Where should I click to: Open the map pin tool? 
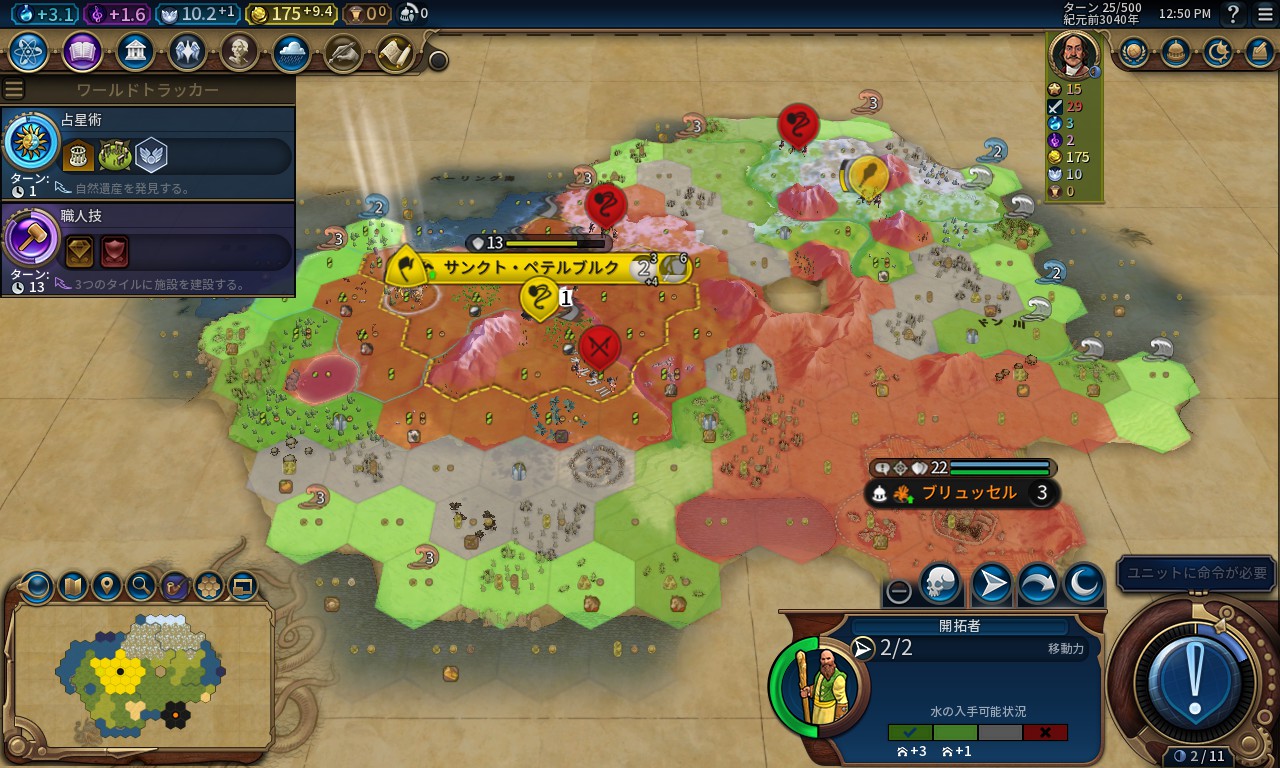(107, 585)
